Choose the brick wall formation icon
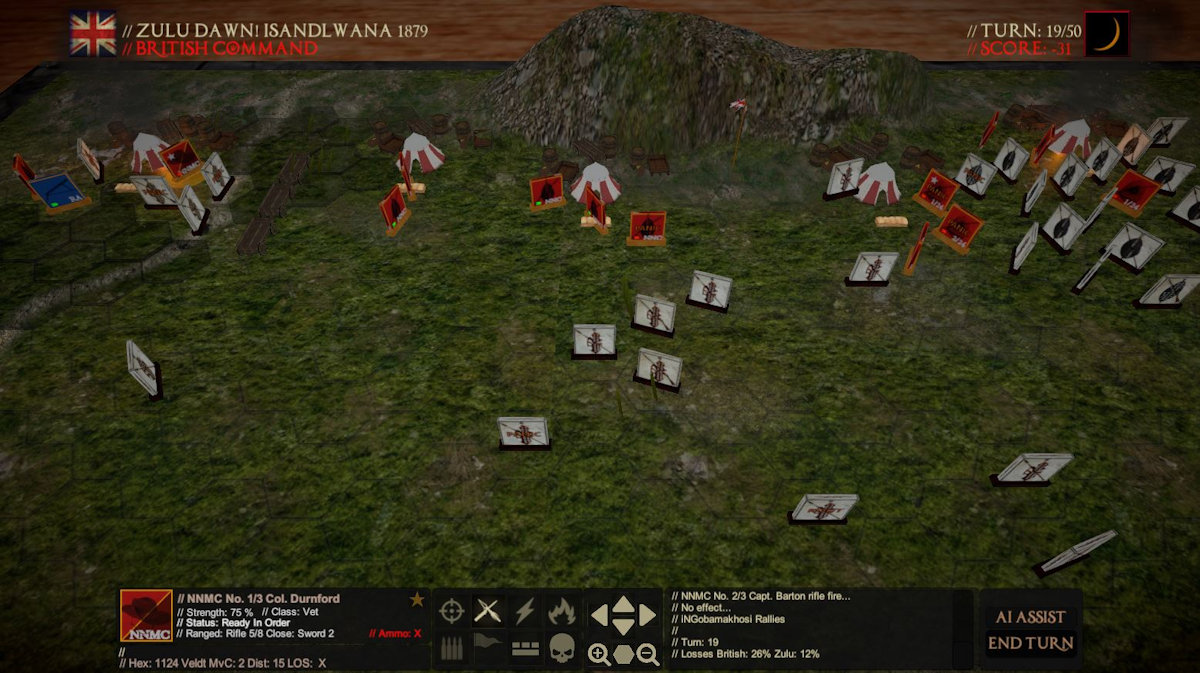The width and height of the screenshot is (1200, 673). point(525,648)
